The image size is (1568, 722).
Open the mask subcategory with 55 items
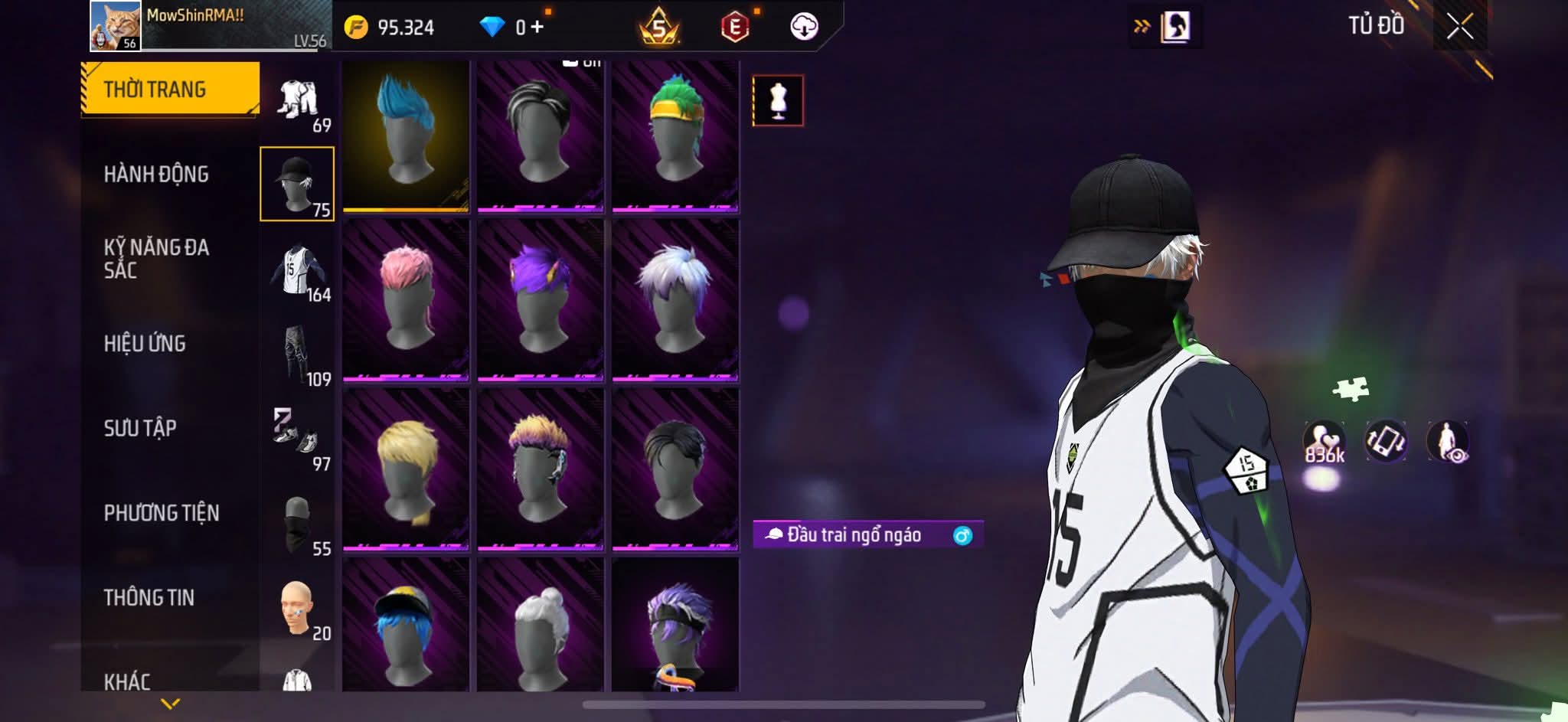[297, 525]
